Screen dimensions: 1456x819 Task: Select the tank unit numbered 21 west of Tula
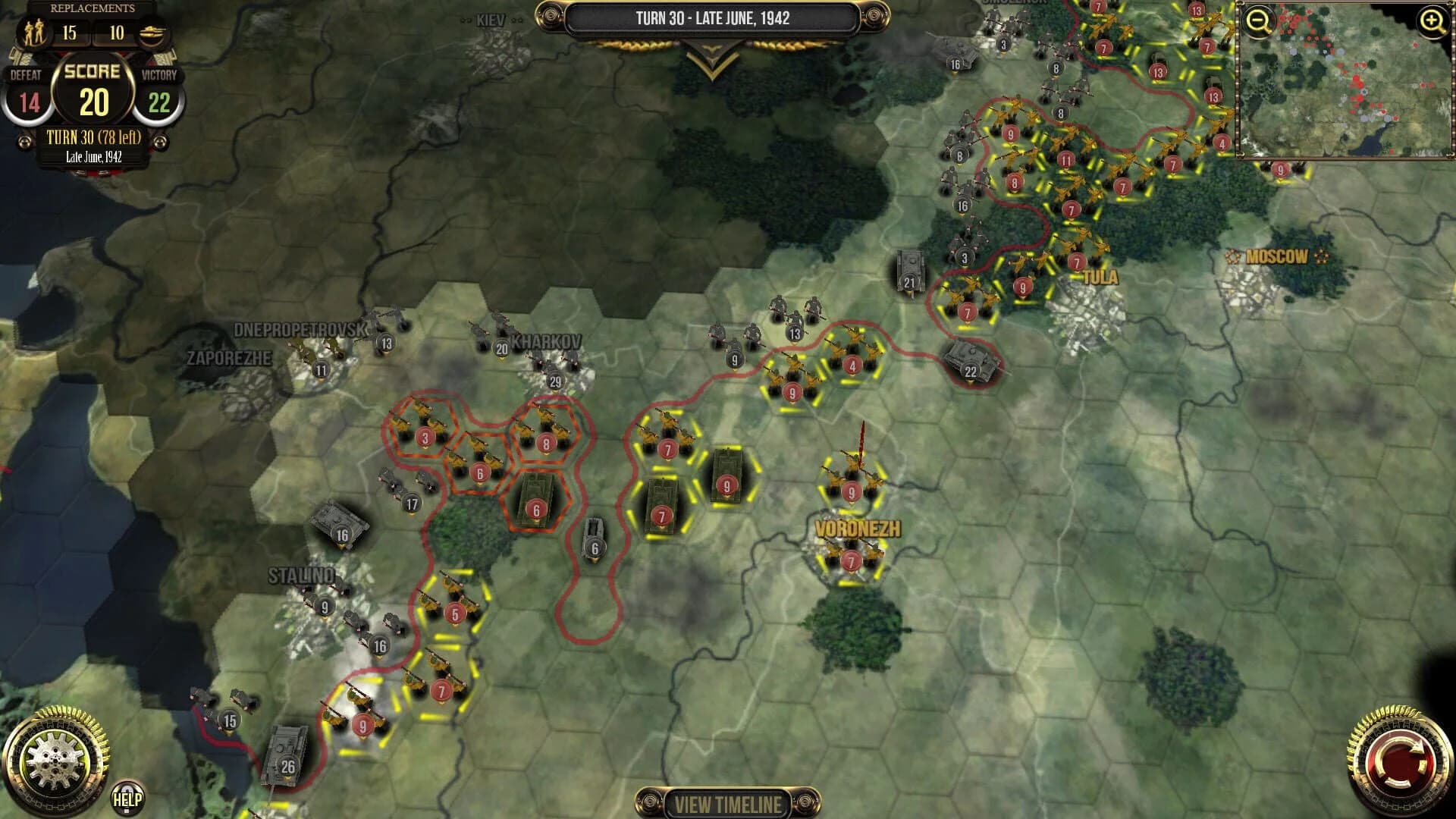(x=908, y=269)
